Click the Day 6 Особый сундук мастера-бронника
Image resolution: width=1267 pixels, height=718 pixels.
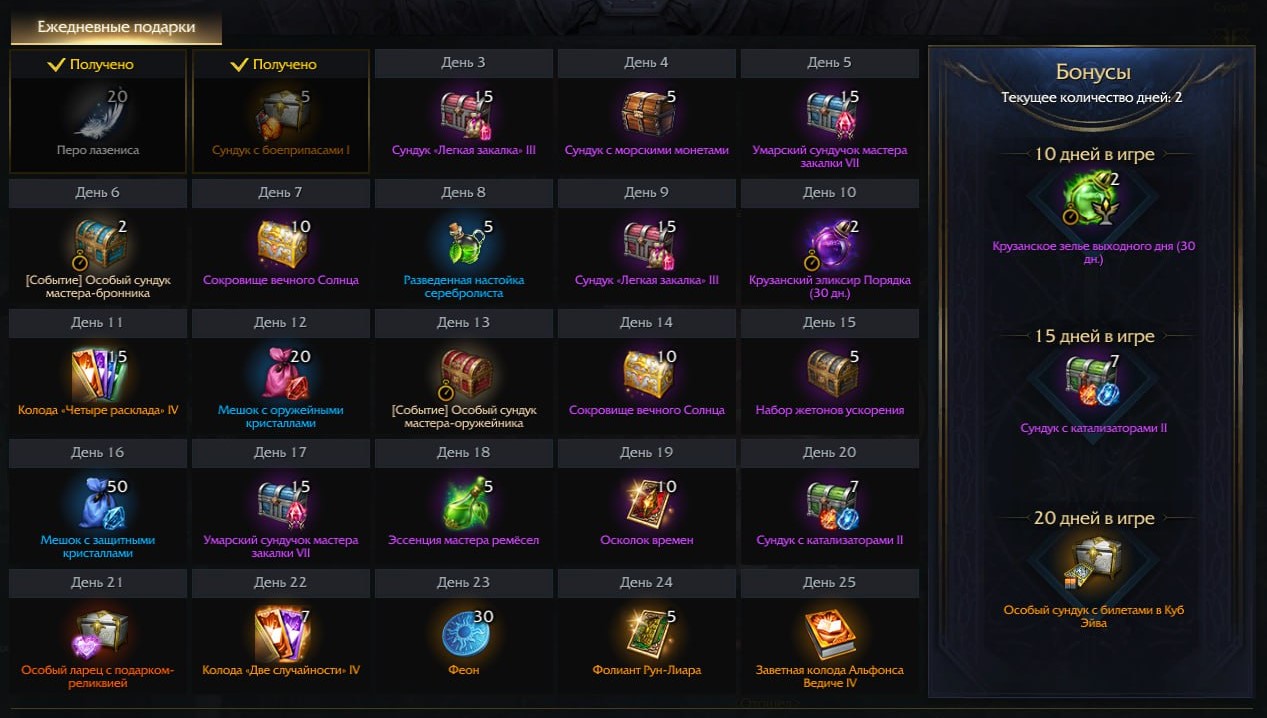point(98,243)
